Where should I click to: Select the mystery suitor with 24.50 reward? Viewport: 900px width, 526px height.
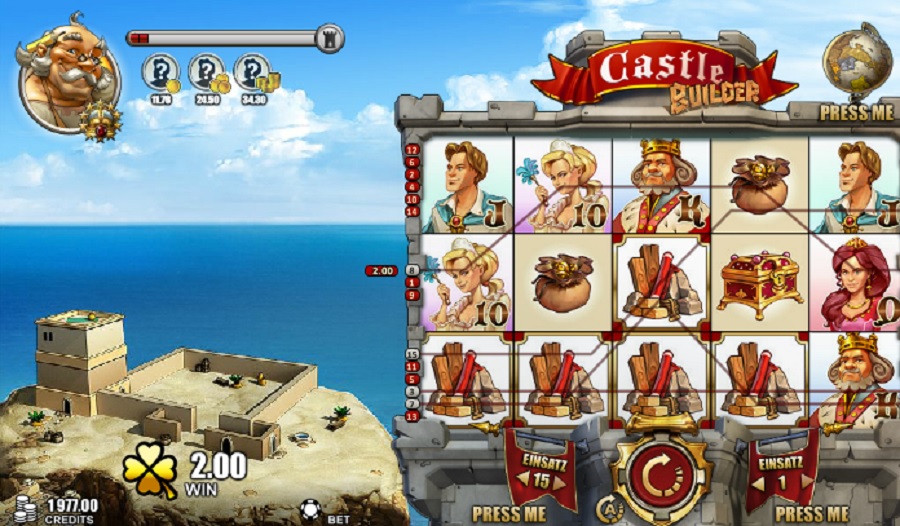pyautogui.click(x=206, y=75)
